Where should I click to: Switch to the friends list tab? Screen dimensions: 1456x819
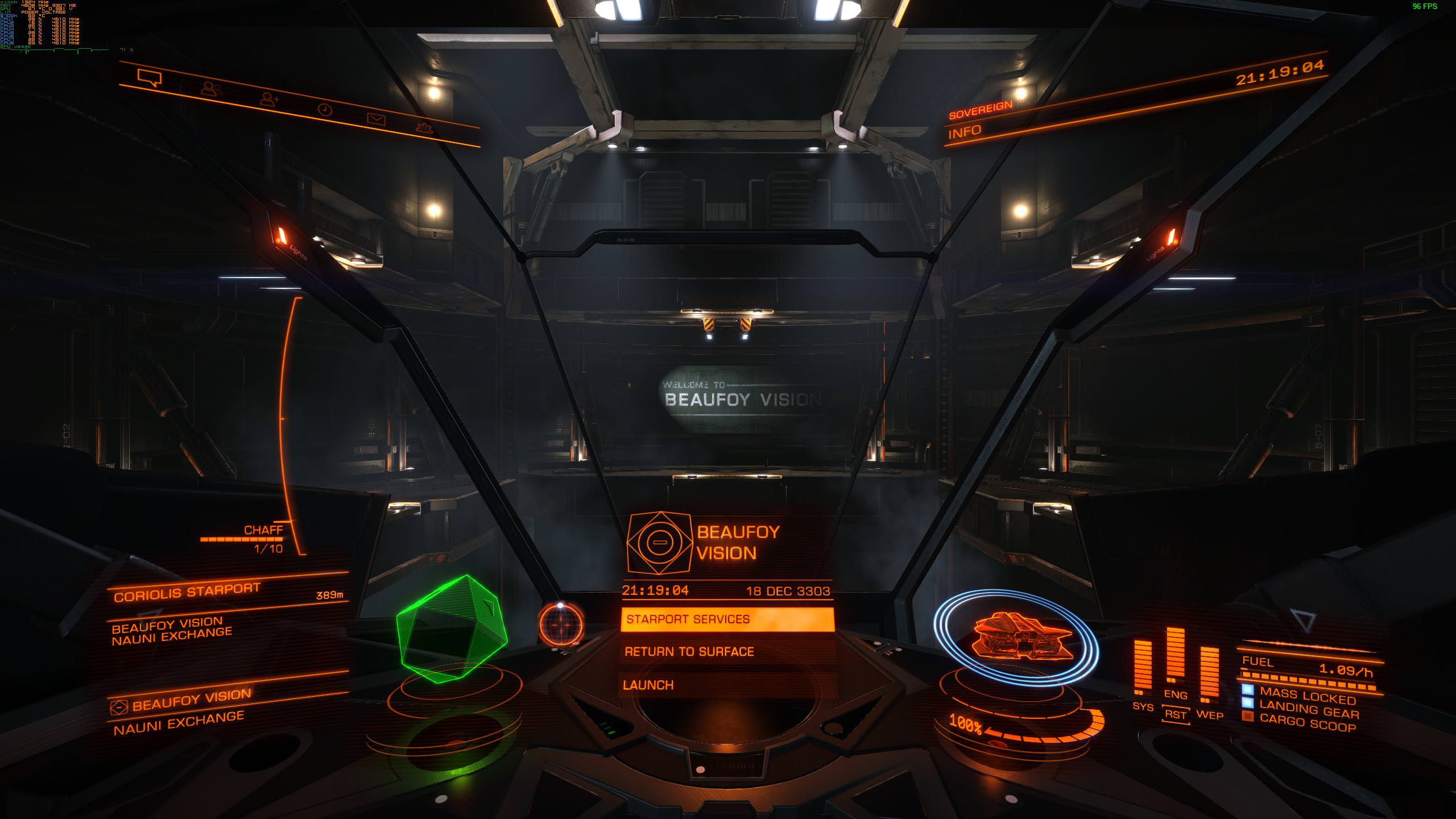pos(211,89)
